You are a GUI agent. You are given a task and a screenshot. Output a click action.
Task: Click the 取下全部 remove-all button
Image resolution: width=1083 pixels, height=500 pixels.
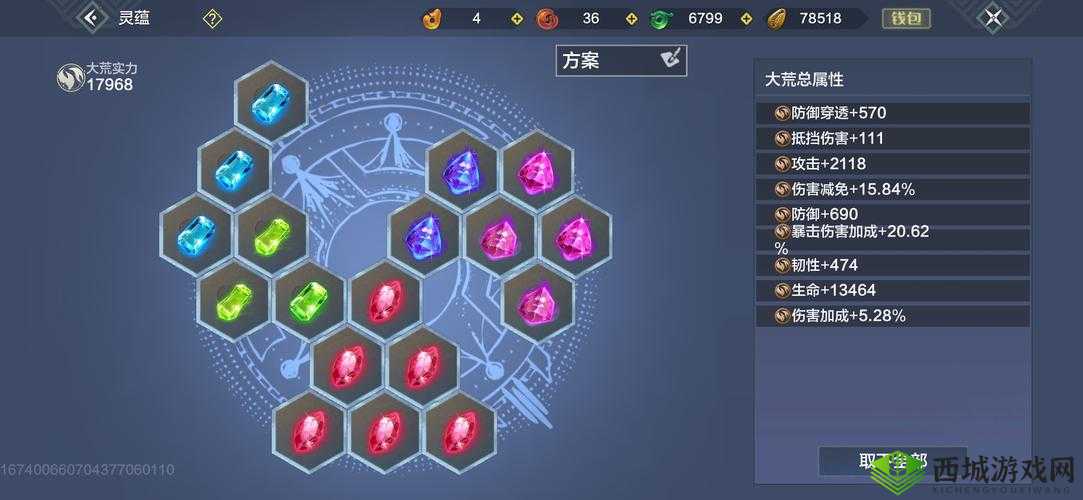[892, 461]
